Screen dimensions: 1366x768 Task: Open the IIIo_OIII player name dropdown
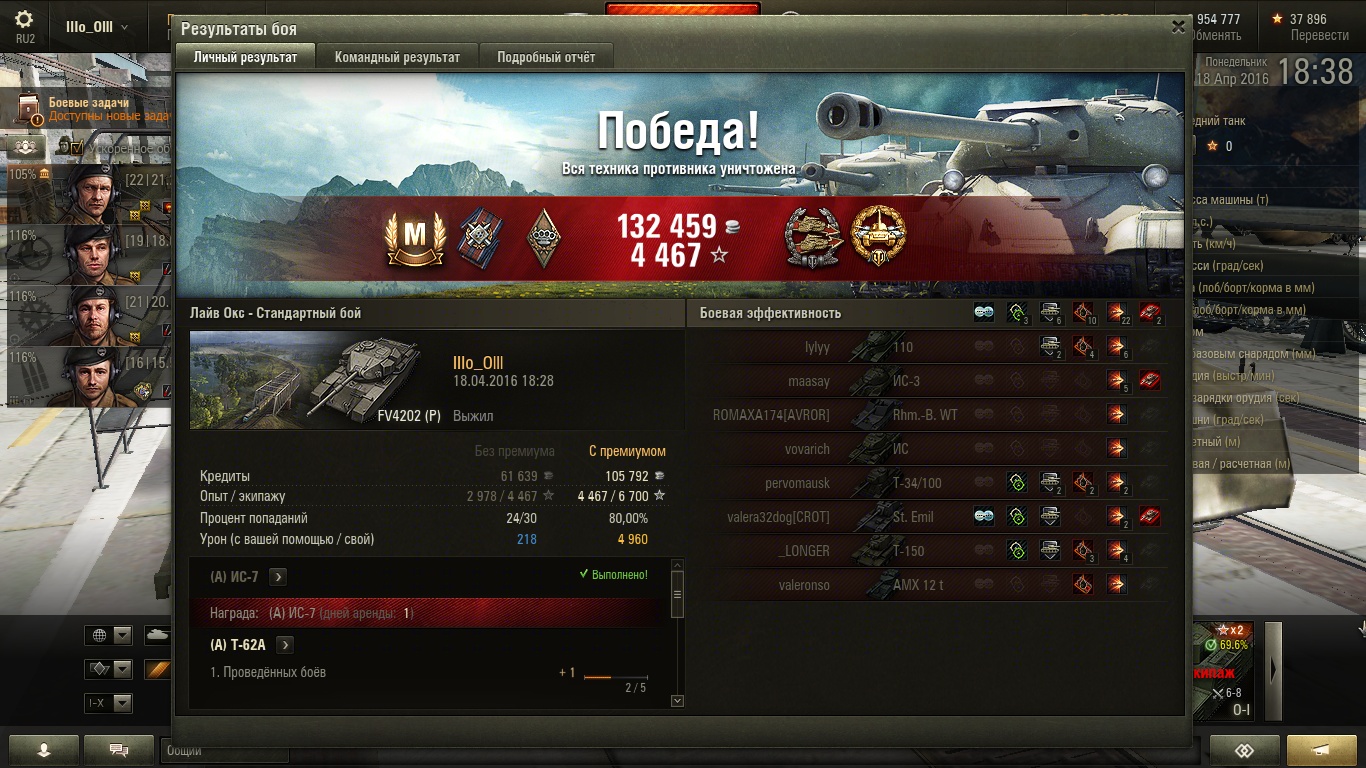click(97, 27)
